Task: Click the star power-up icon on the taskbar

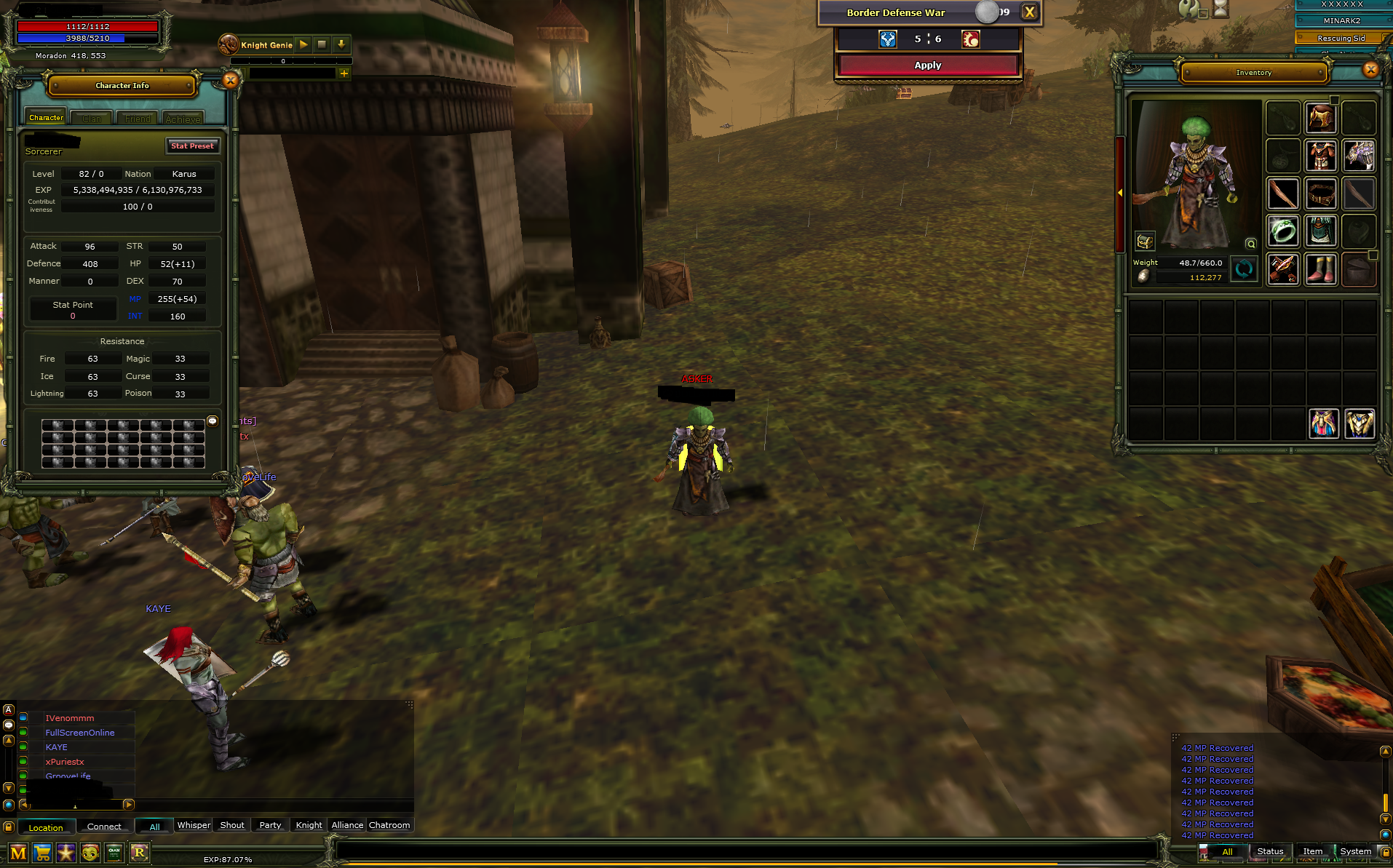Action: click(x=66, y=853)
